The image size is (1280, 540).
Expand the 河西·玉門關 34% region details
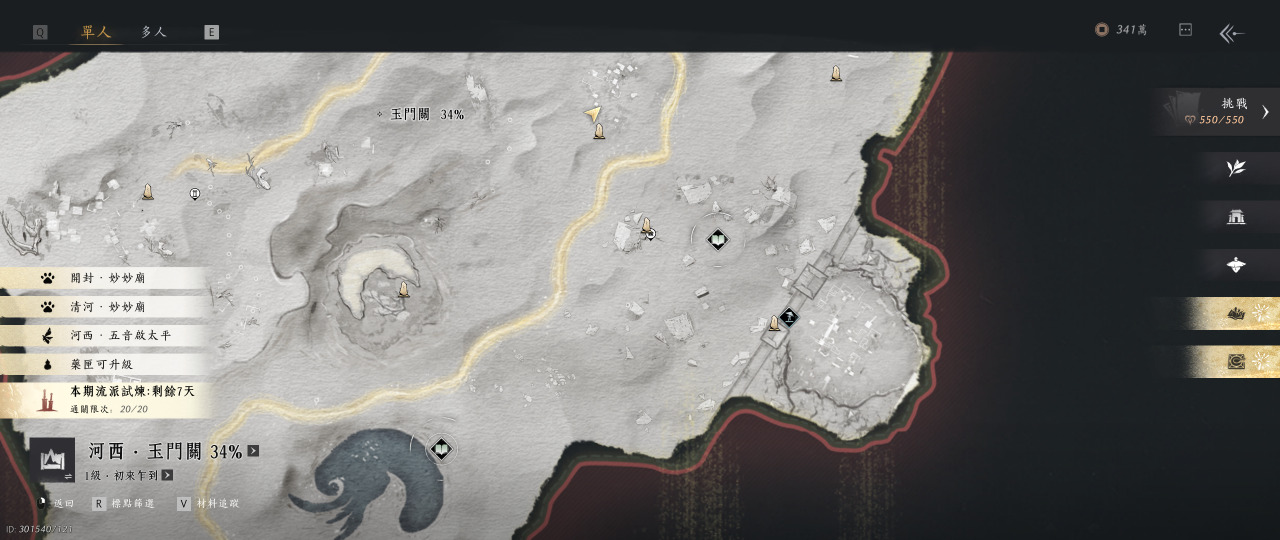pos(253,451)
